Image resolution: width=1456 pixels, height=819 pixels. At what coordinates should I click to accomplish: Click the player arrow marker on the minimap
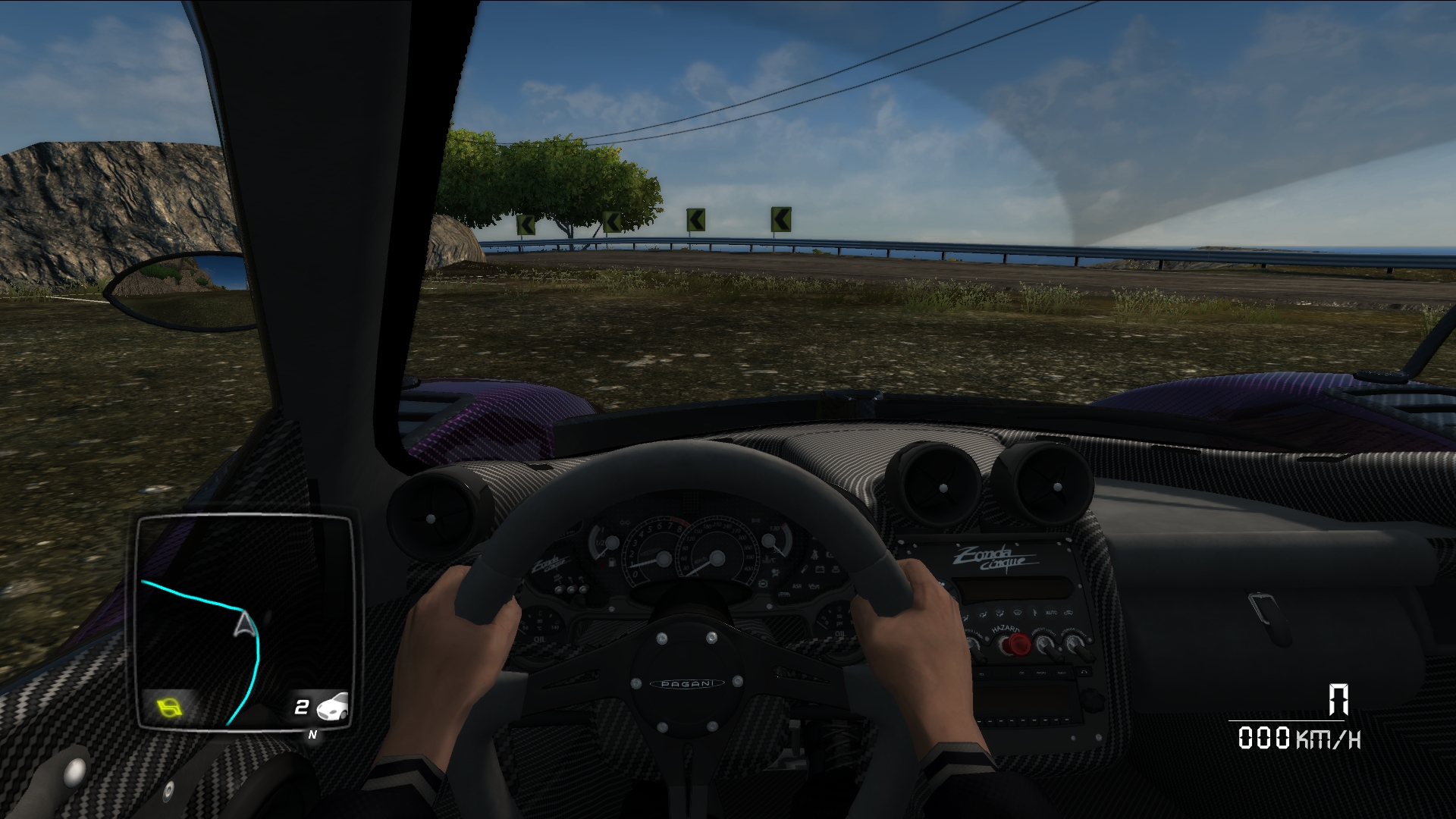(244, 624)
